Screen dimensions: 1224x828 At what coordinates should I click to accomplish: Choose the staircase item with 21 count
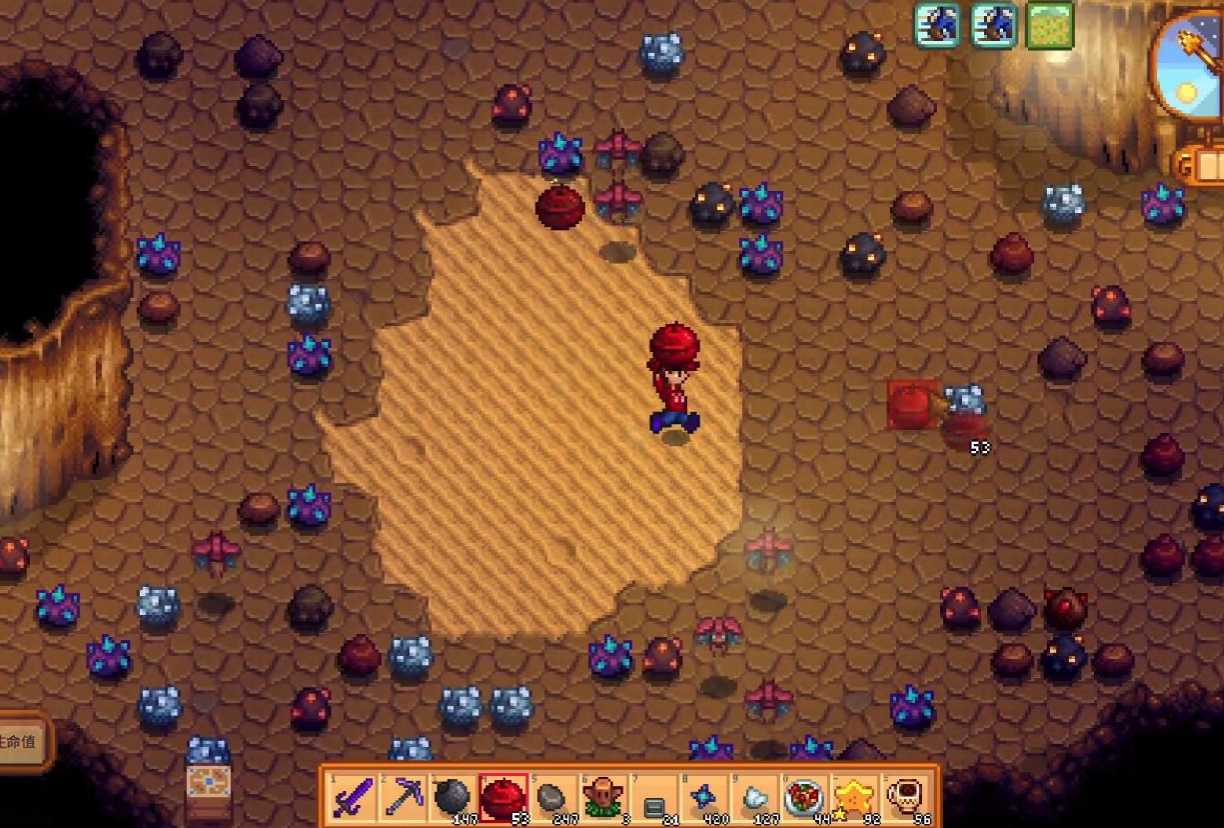pyautogui.click(x=655, y=797)
